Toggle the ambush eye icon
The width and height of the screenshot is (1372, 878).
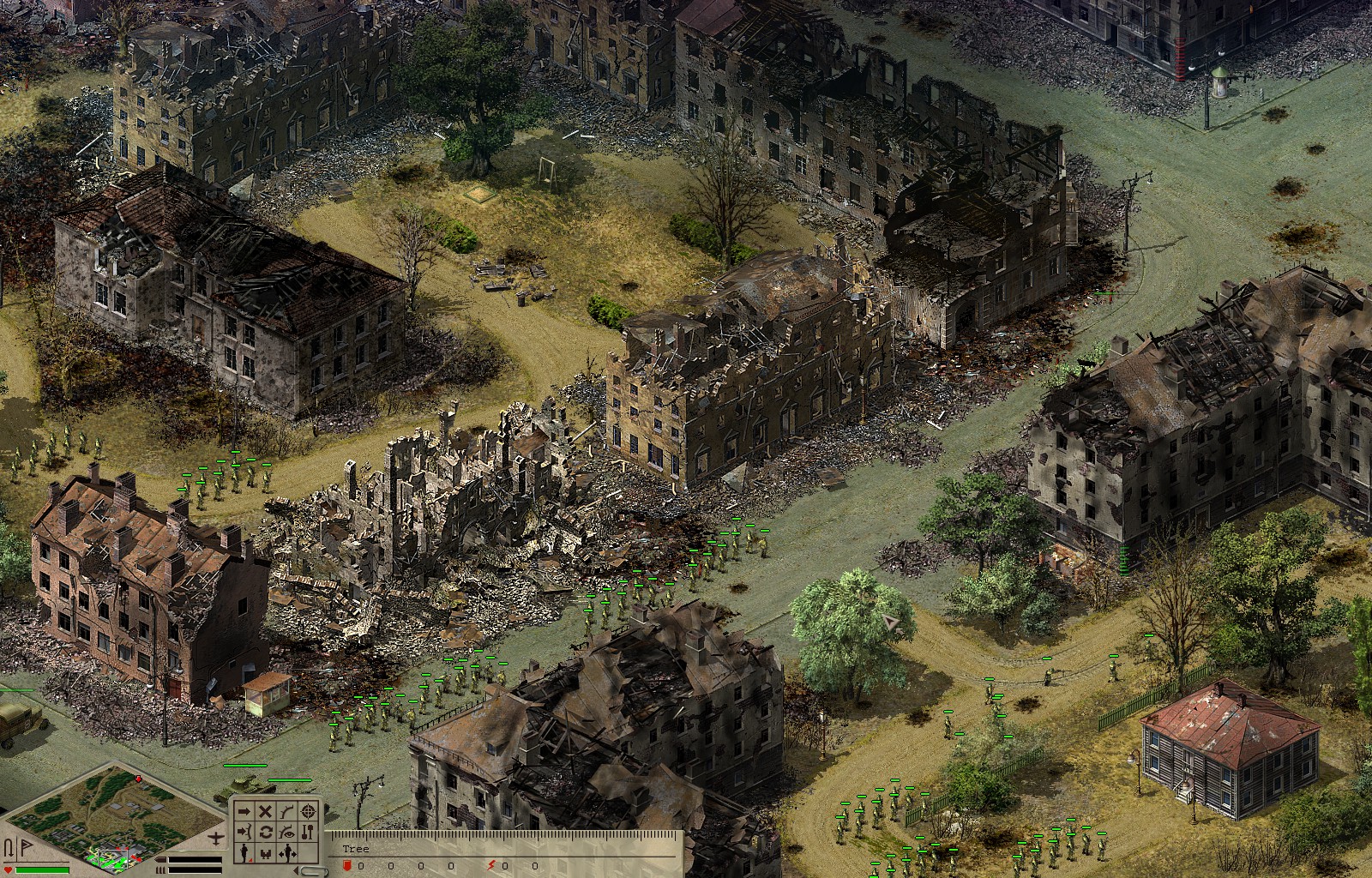pyautogui.click(x=286, y=832)
